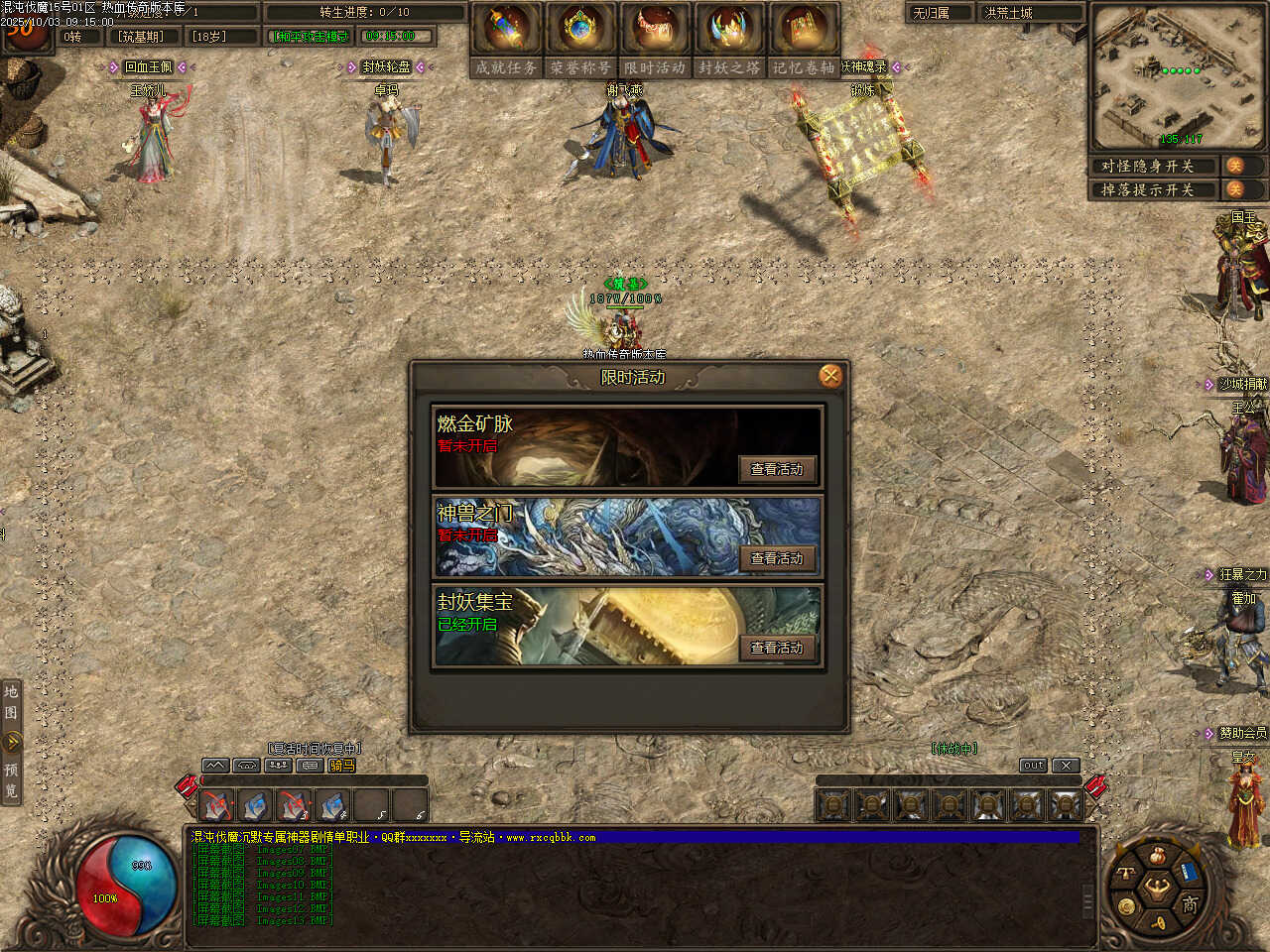Open the 地图预览 map preview side tab
The image size is (1270, 952).
[11, 740]
